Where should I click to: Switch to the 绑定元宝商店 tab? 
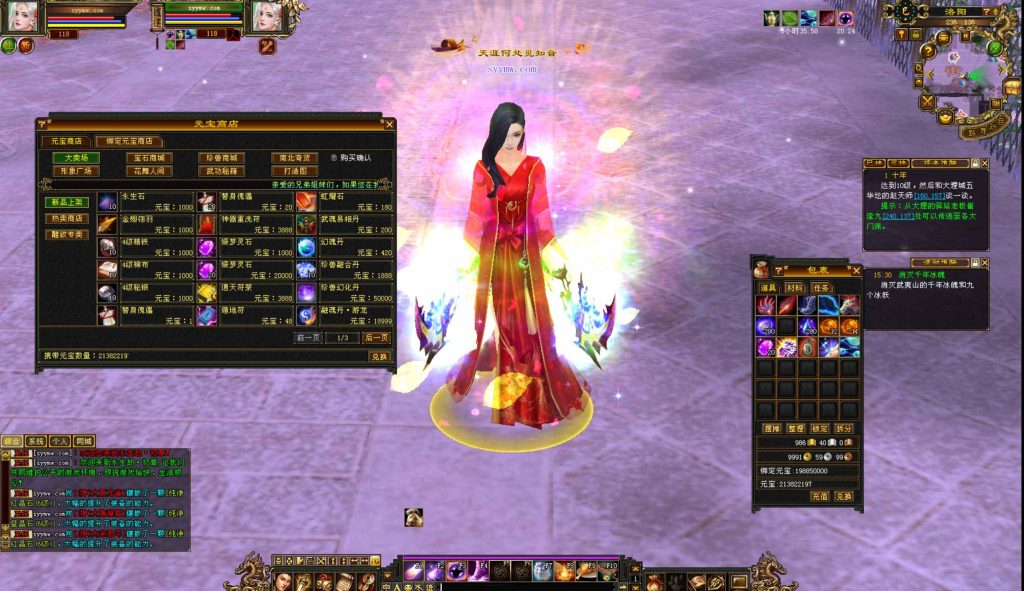(x=130, y=142)
